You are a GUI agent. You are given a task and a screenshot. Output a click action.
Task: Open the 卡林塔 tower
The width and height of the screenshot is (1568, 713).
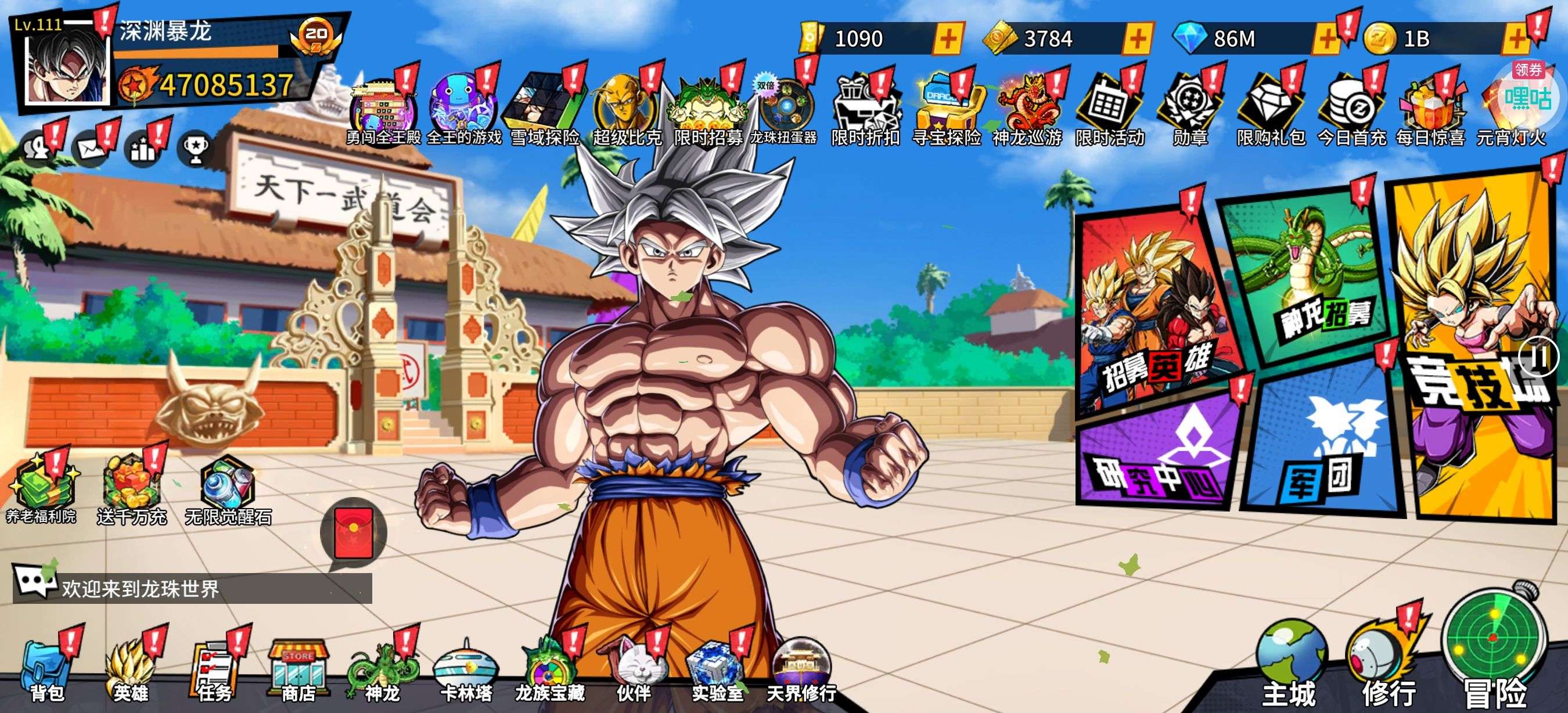466,671
